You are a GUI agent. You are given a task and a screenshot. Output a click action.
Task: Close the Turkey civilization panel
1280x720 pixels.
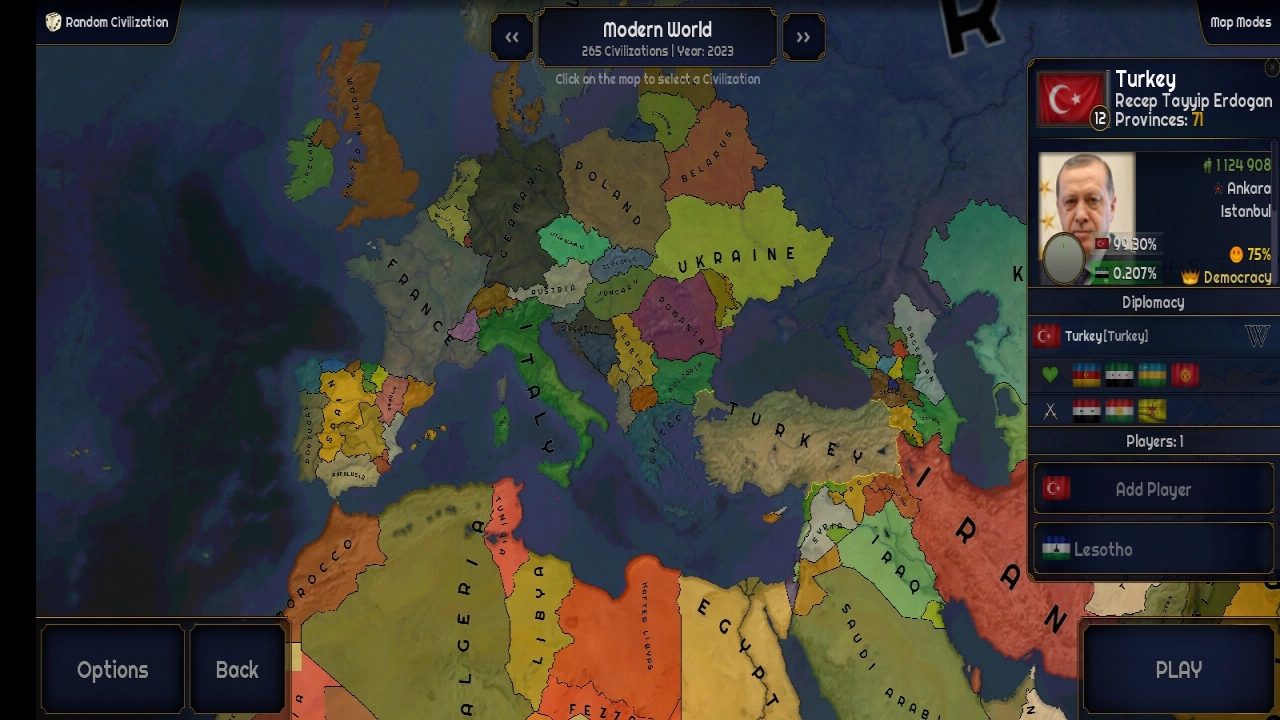tap(1271, 68)
